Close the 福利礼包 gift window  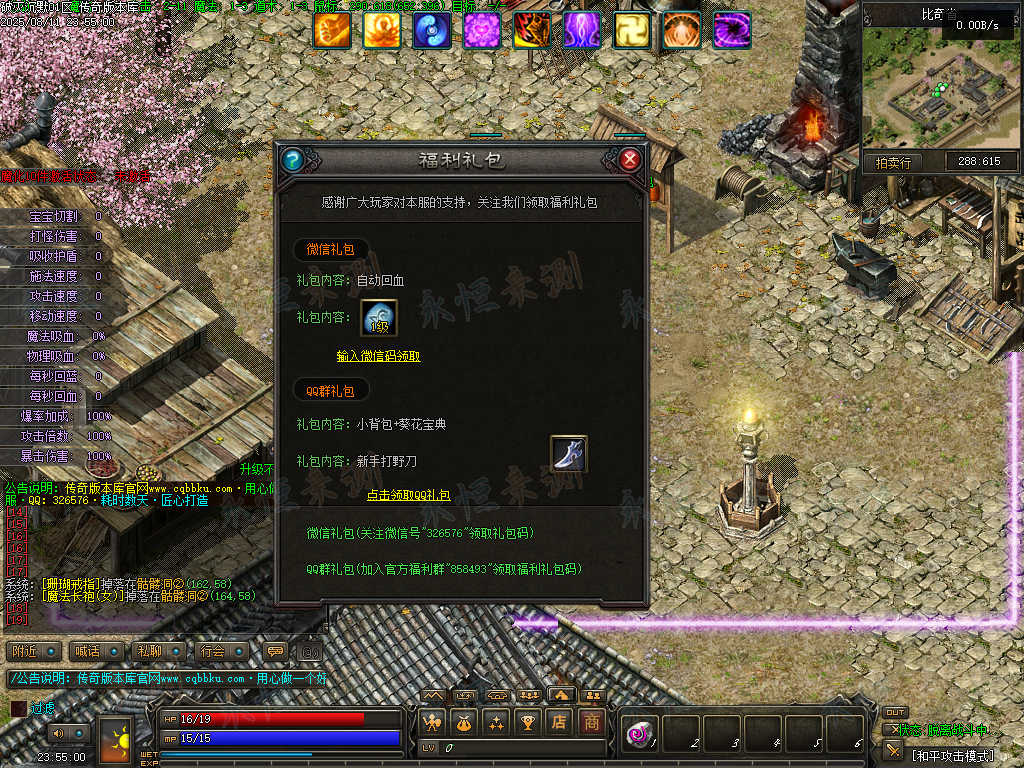point(629,159)
